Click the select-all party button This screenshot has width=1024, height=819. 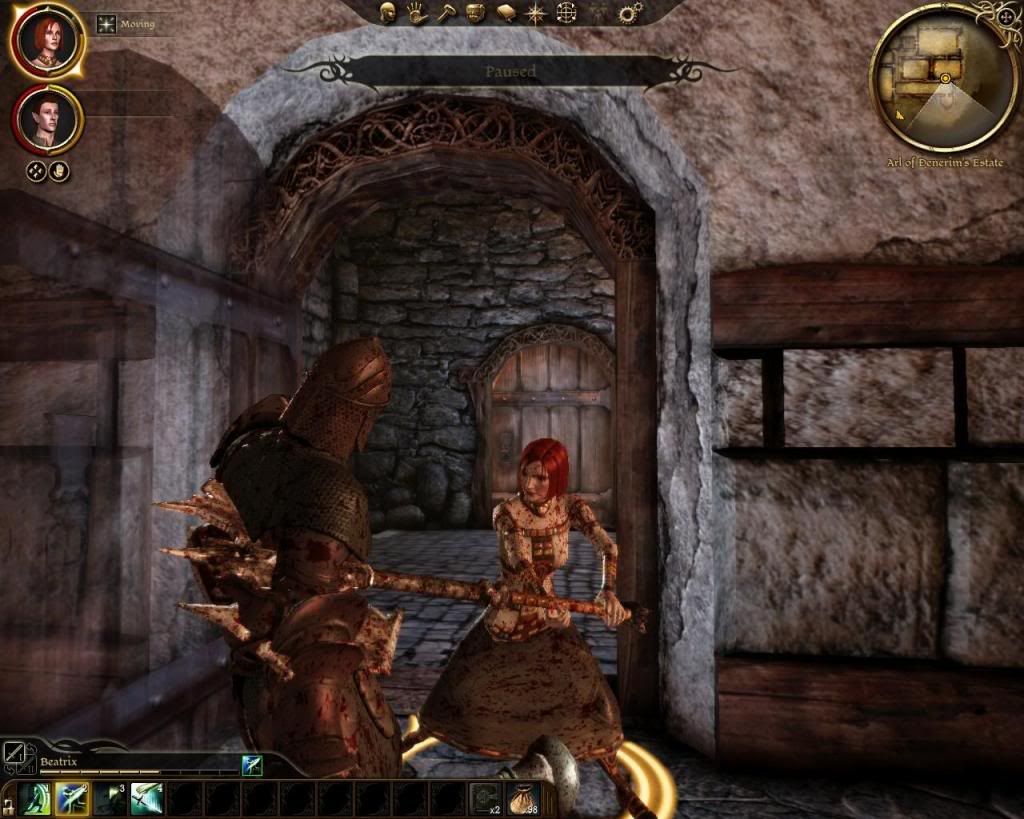point(36,171)
